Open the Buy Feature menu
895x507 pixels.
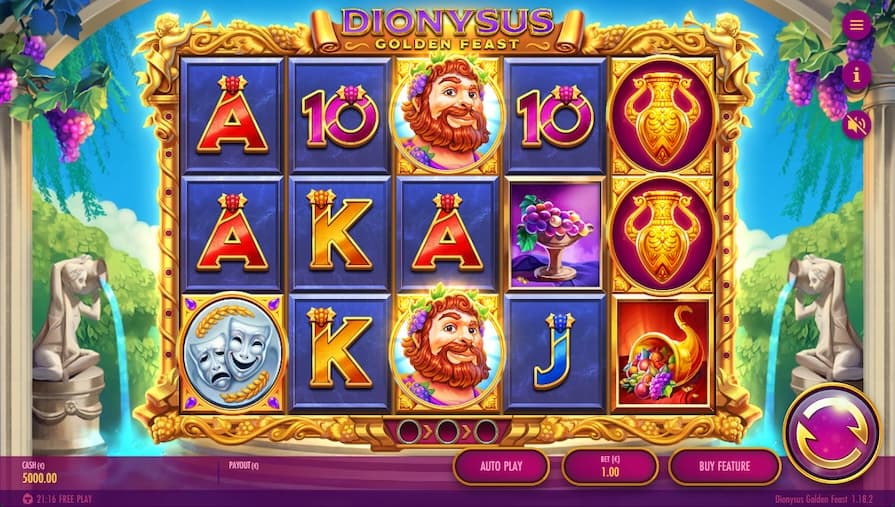point(724,466)
